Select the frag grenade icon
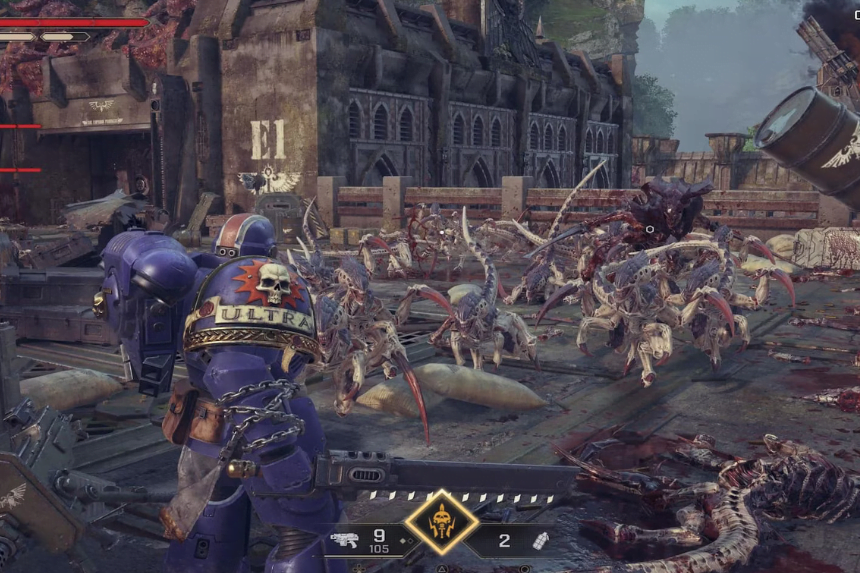The height and width of the screenshot is (573, 860). point(540,540)
